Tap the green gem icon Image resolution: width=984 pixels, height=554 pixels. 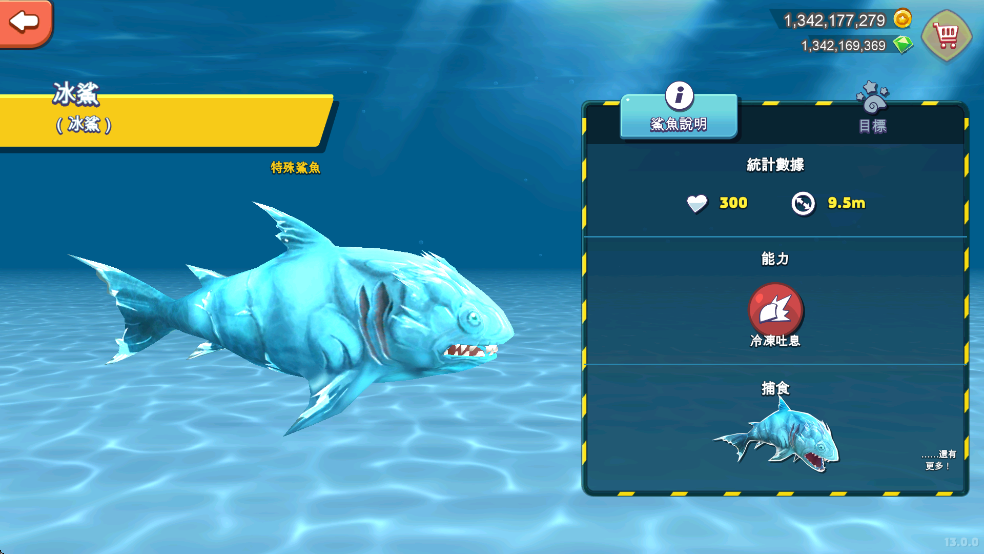coord(902,45)
